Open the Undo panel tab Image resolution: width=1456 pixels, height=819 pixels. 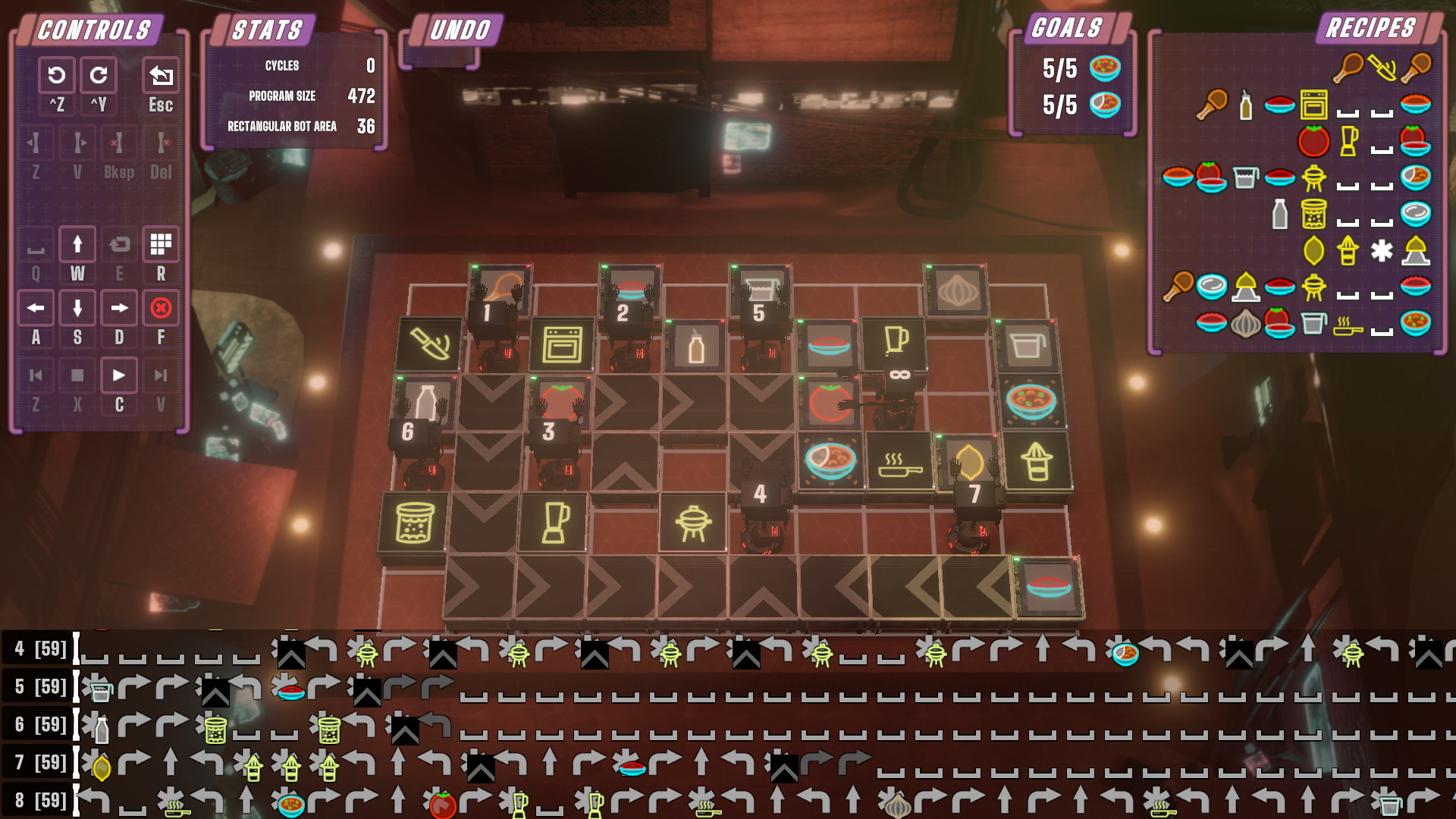pos(460,30)
